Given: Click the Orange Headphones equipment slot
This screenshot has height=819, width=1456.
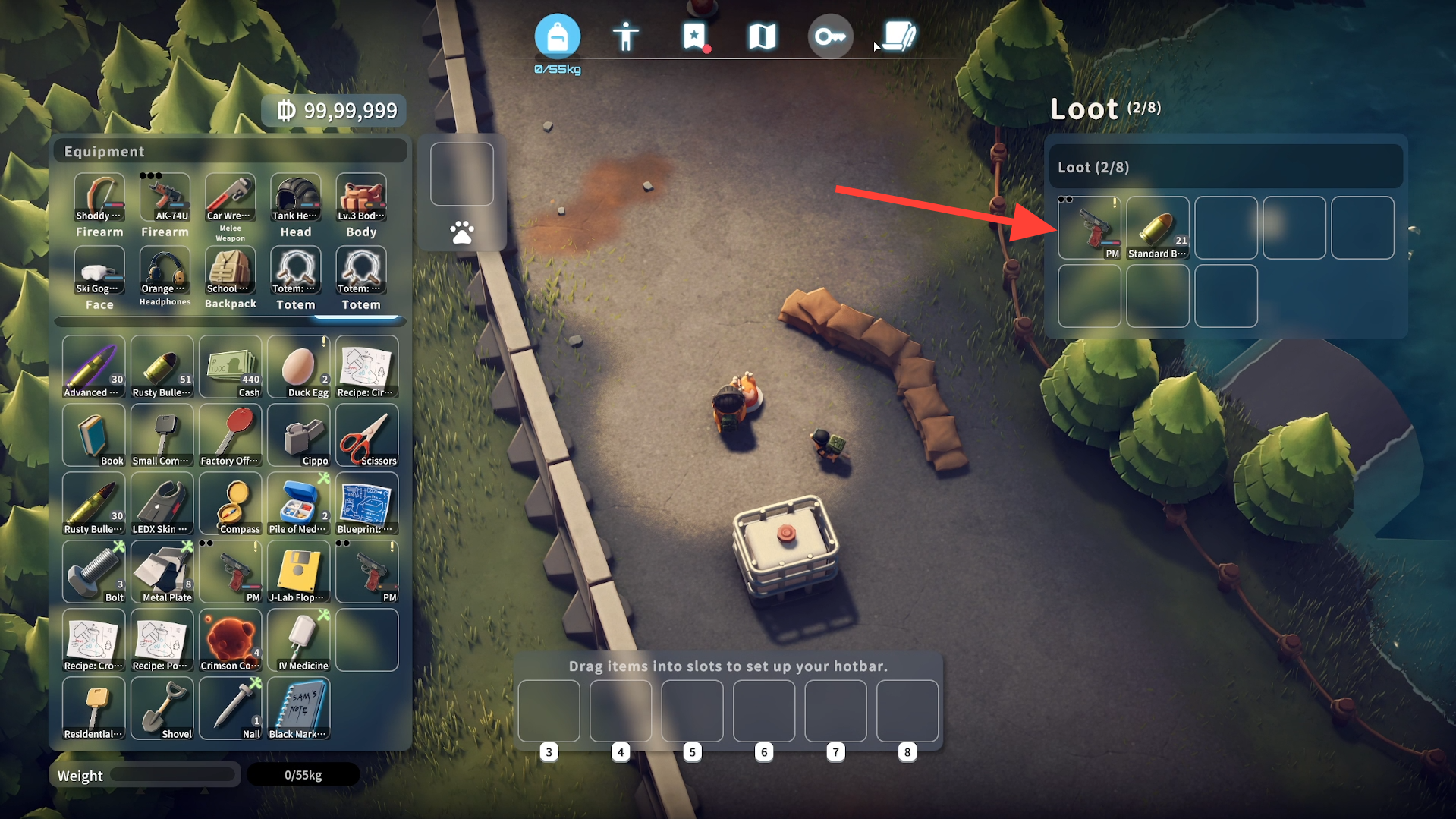Looking at the screenshot, I should 165,272.
